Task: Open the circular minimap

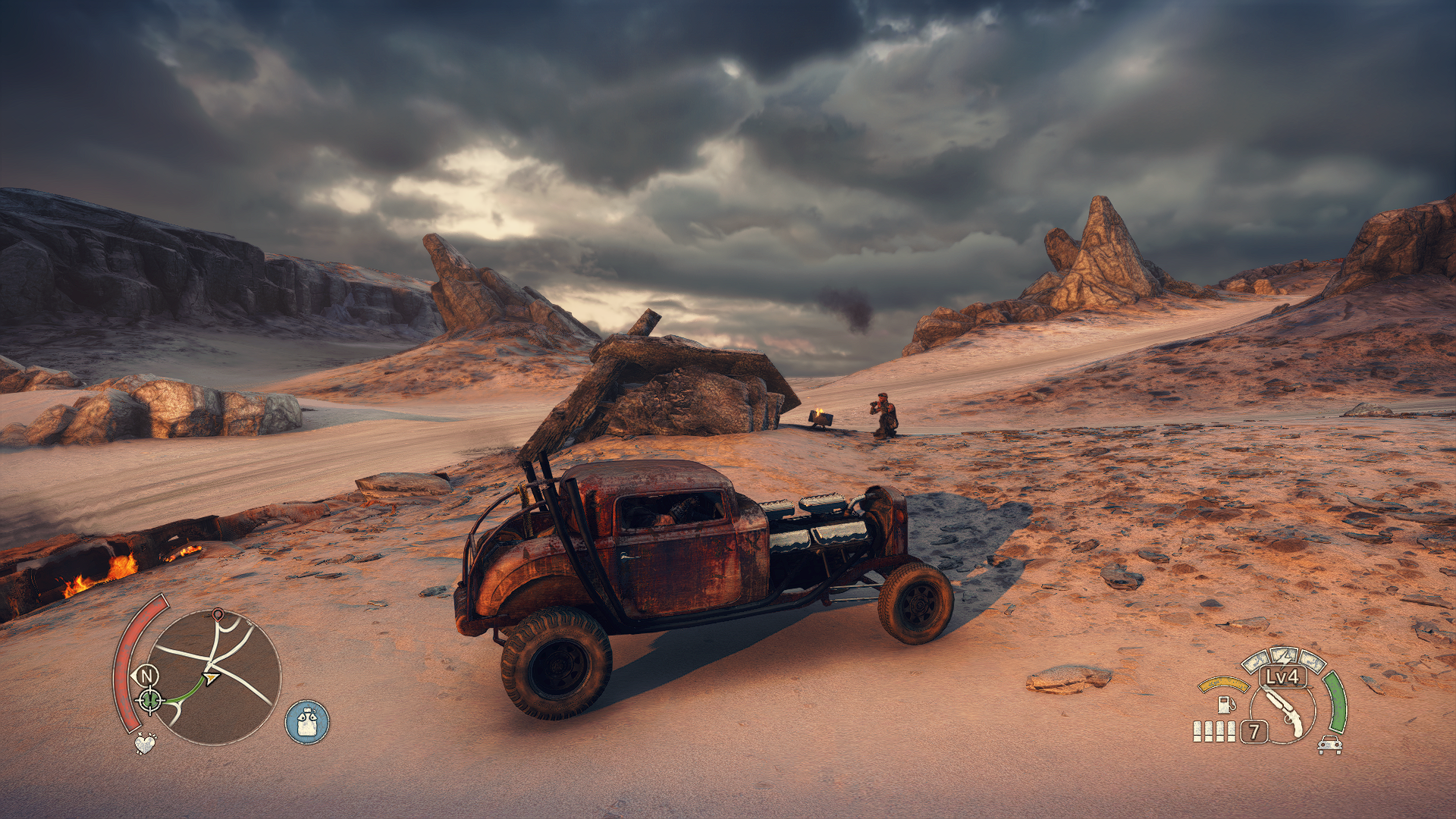Action: (x=216, y=677)
